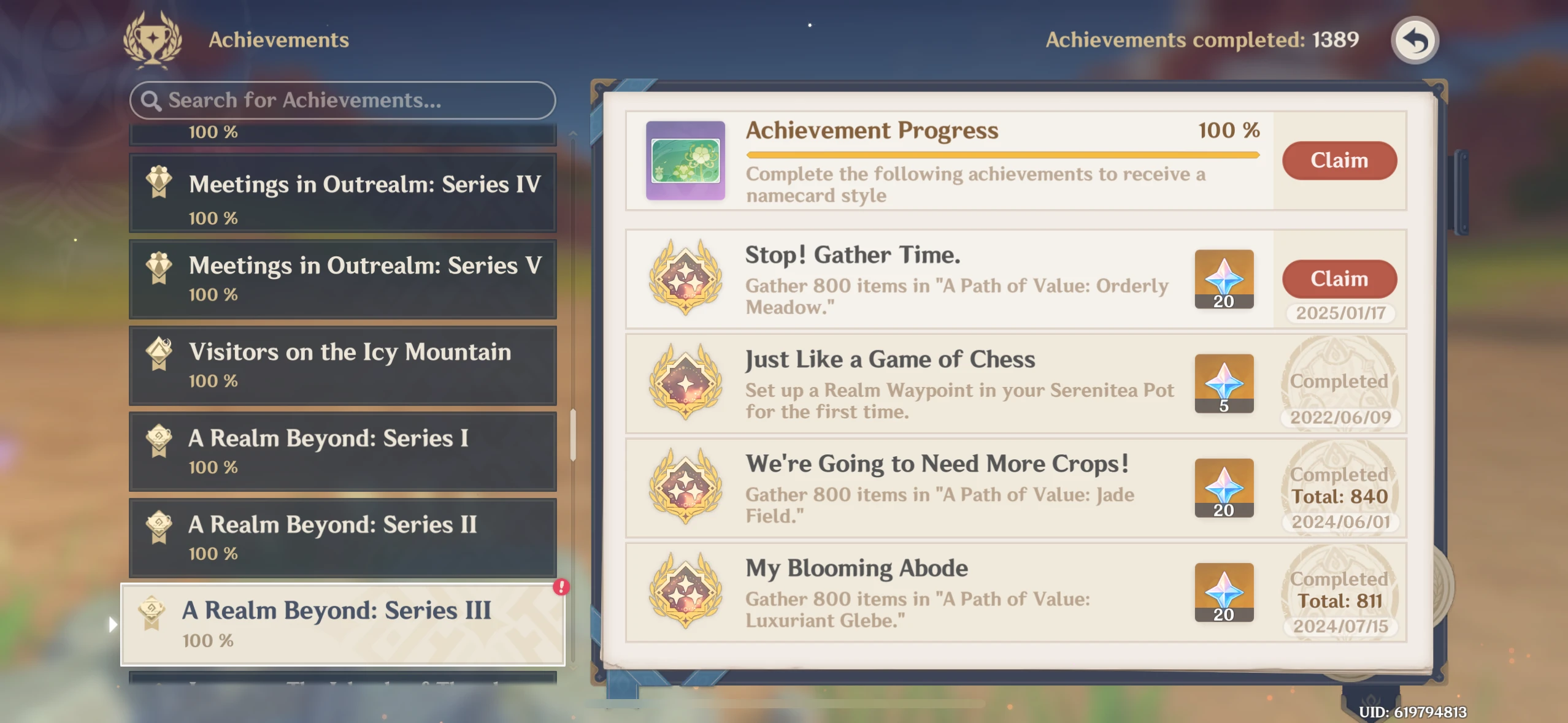Select the Meetings in Outrealm: Series IV category
The image size is (1568, 723).
tap(342, 193)
